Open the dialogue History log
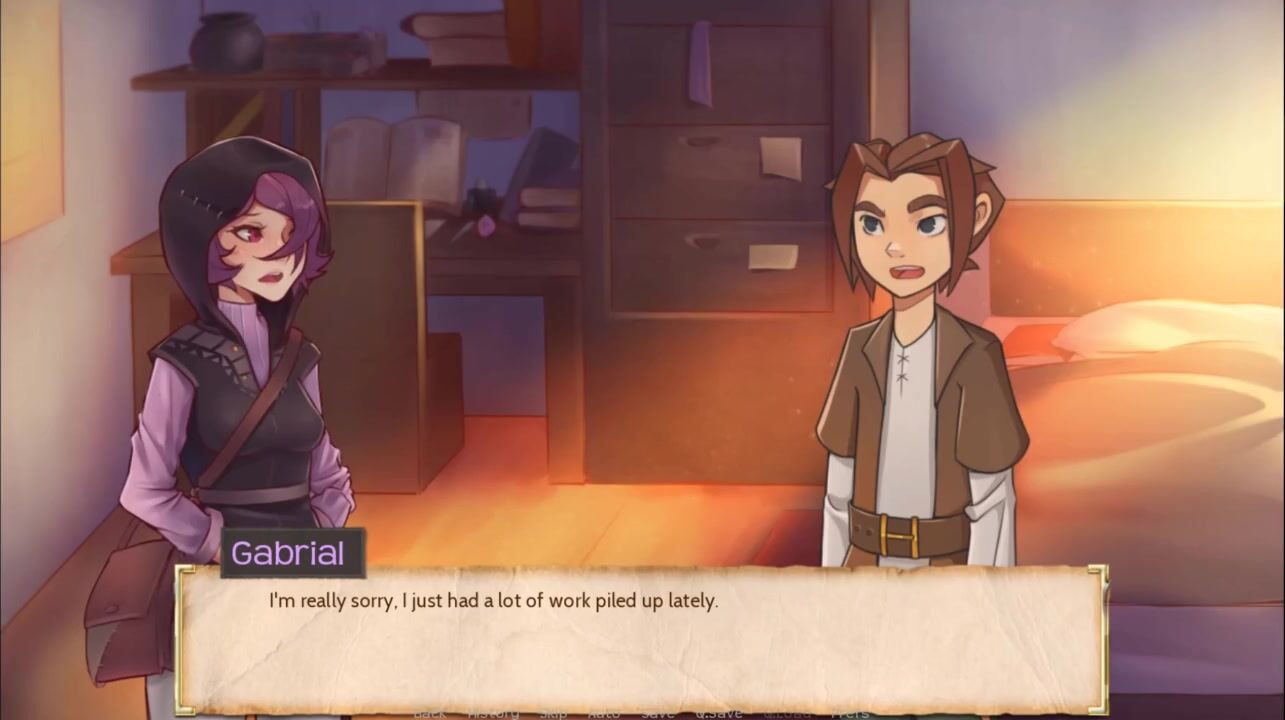The height and width of the screenshot is (720, 1285). pyautogui.click(x=493, y=713)
